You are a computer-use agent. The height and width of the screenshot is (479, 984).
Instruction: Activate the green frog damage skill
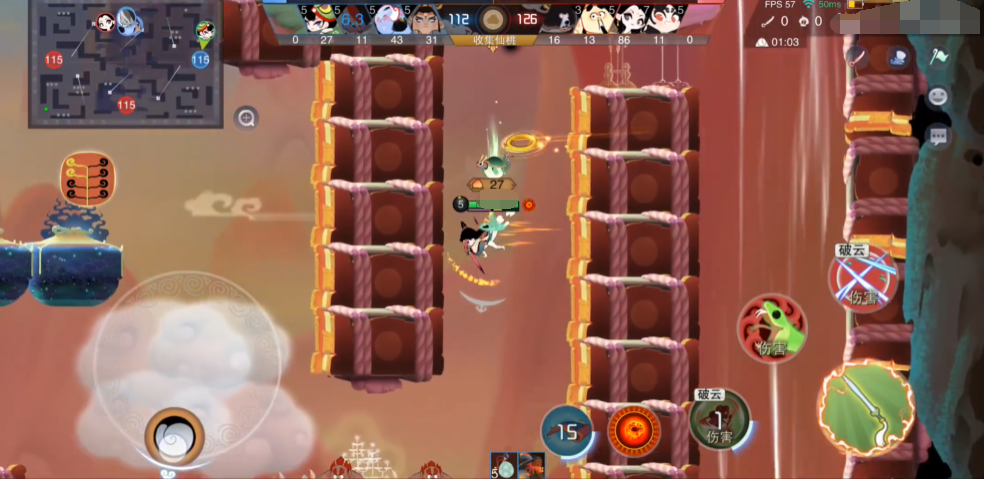coord(772,329)
